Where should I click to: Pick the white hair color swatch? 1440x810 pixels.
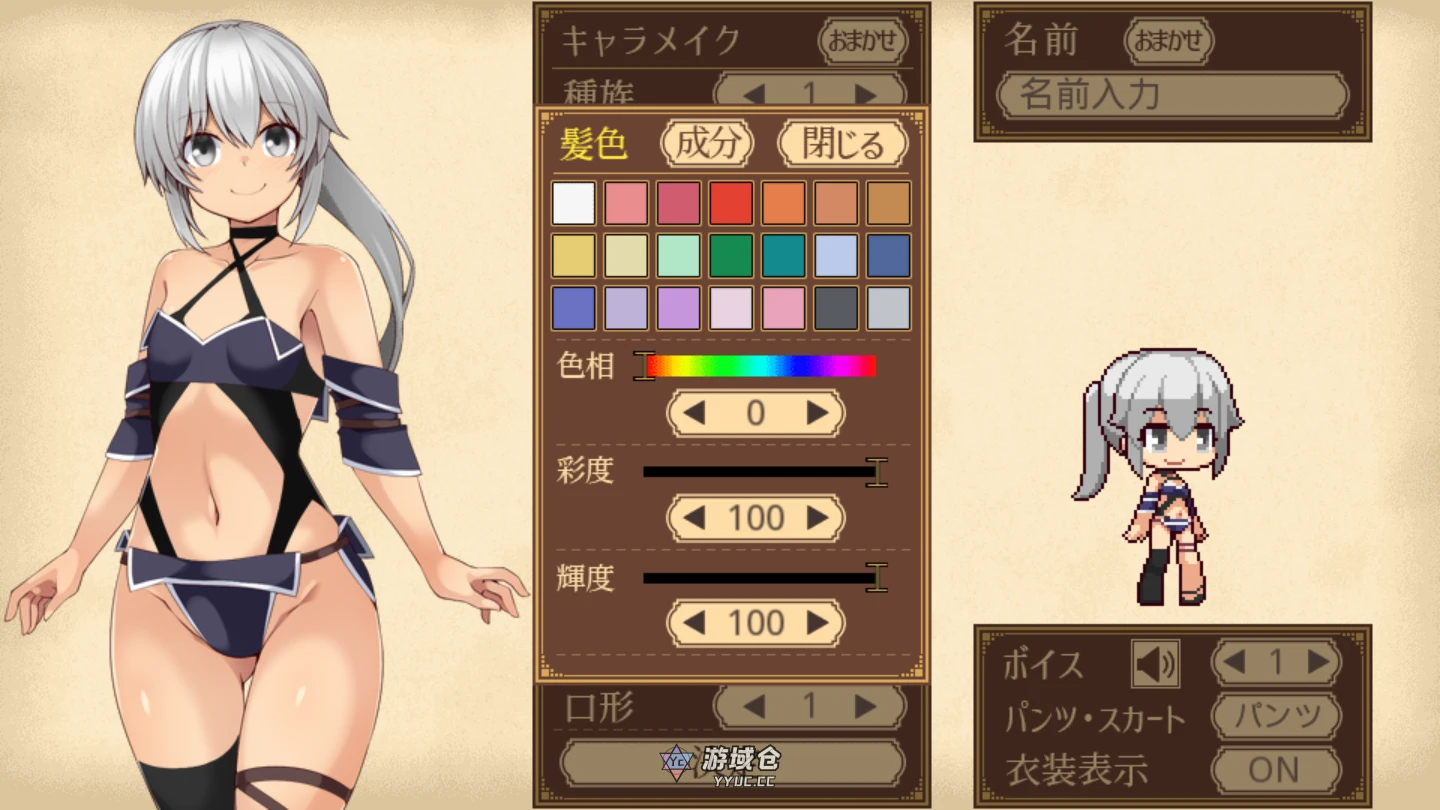click(574, 203)
